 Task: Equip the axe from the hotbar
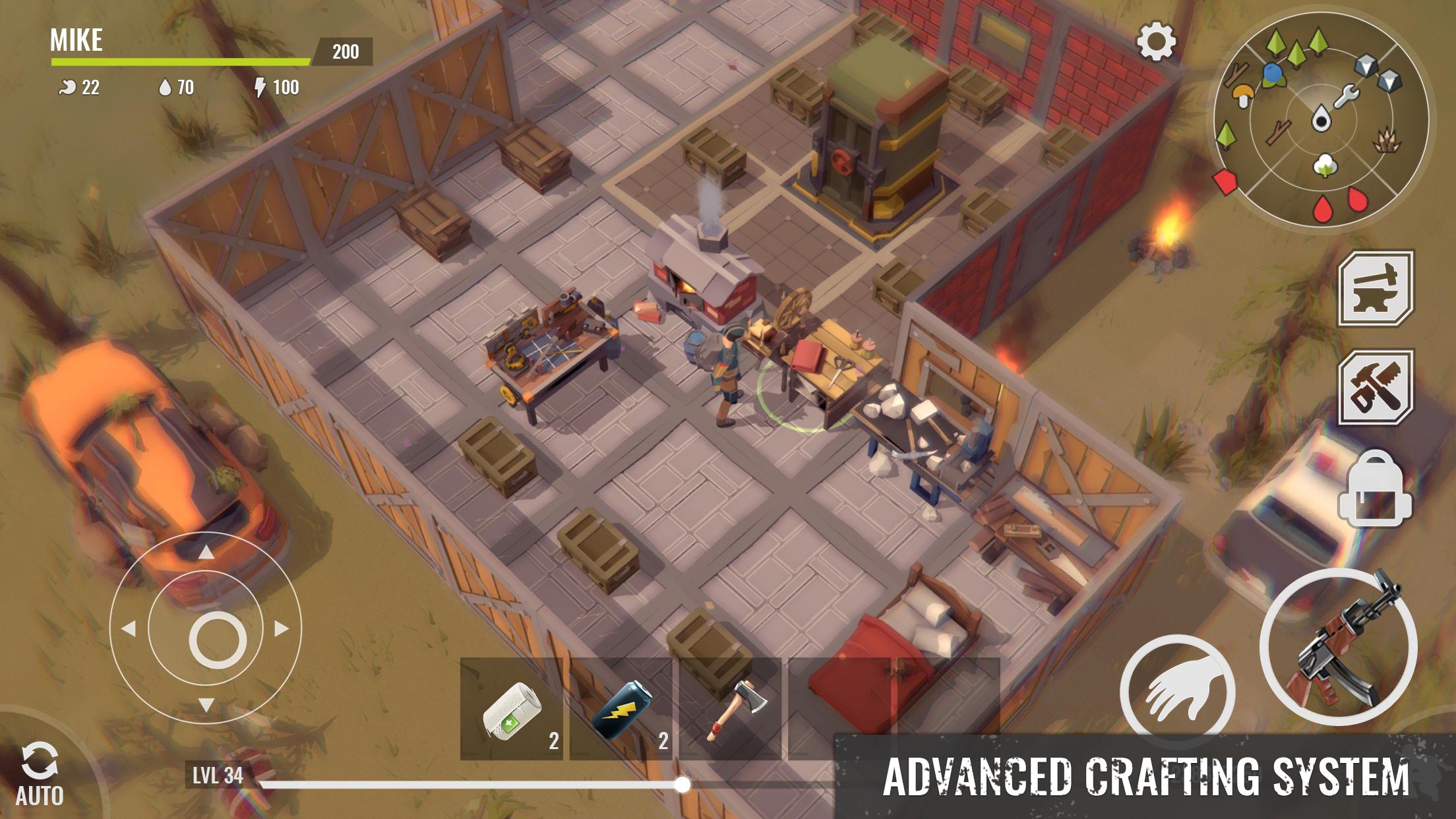731,709
